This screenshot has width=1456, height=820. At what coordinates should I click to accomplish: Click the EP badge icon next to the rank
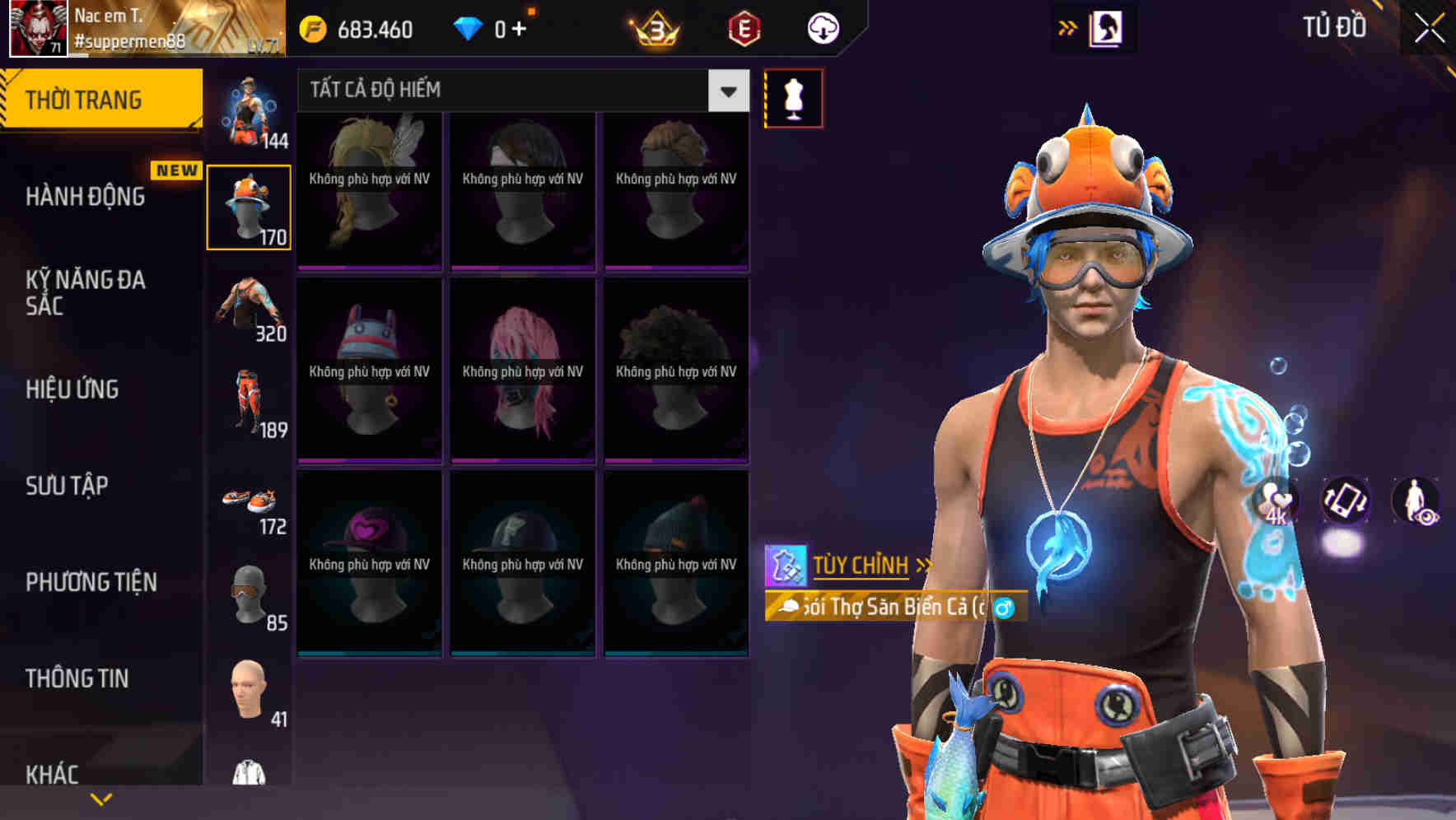coord(742,28)
